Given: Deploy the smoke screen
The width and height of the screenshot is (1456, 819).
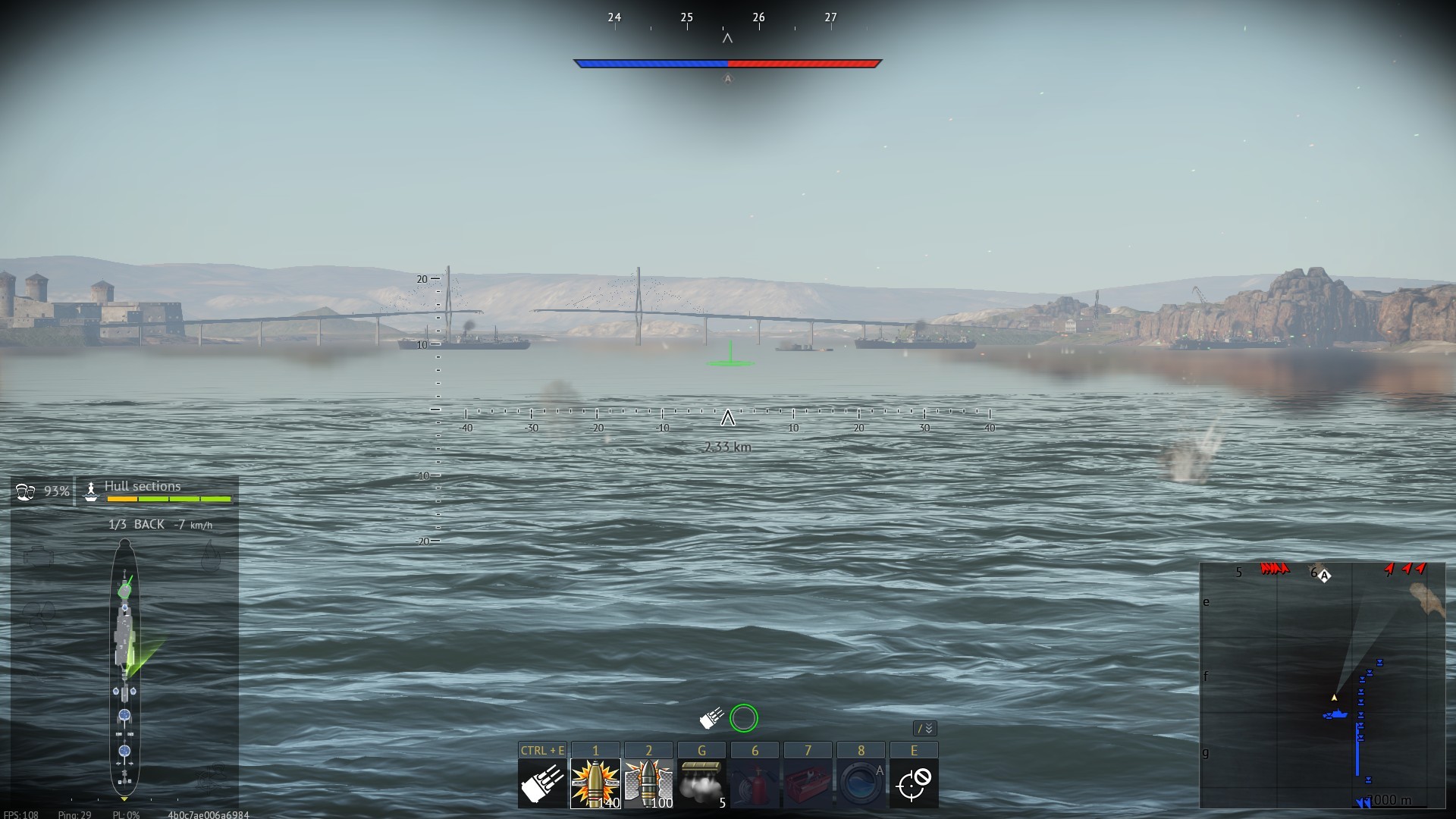Looking at the screenshot, I should pyautogui.click(x=701, y=783).
